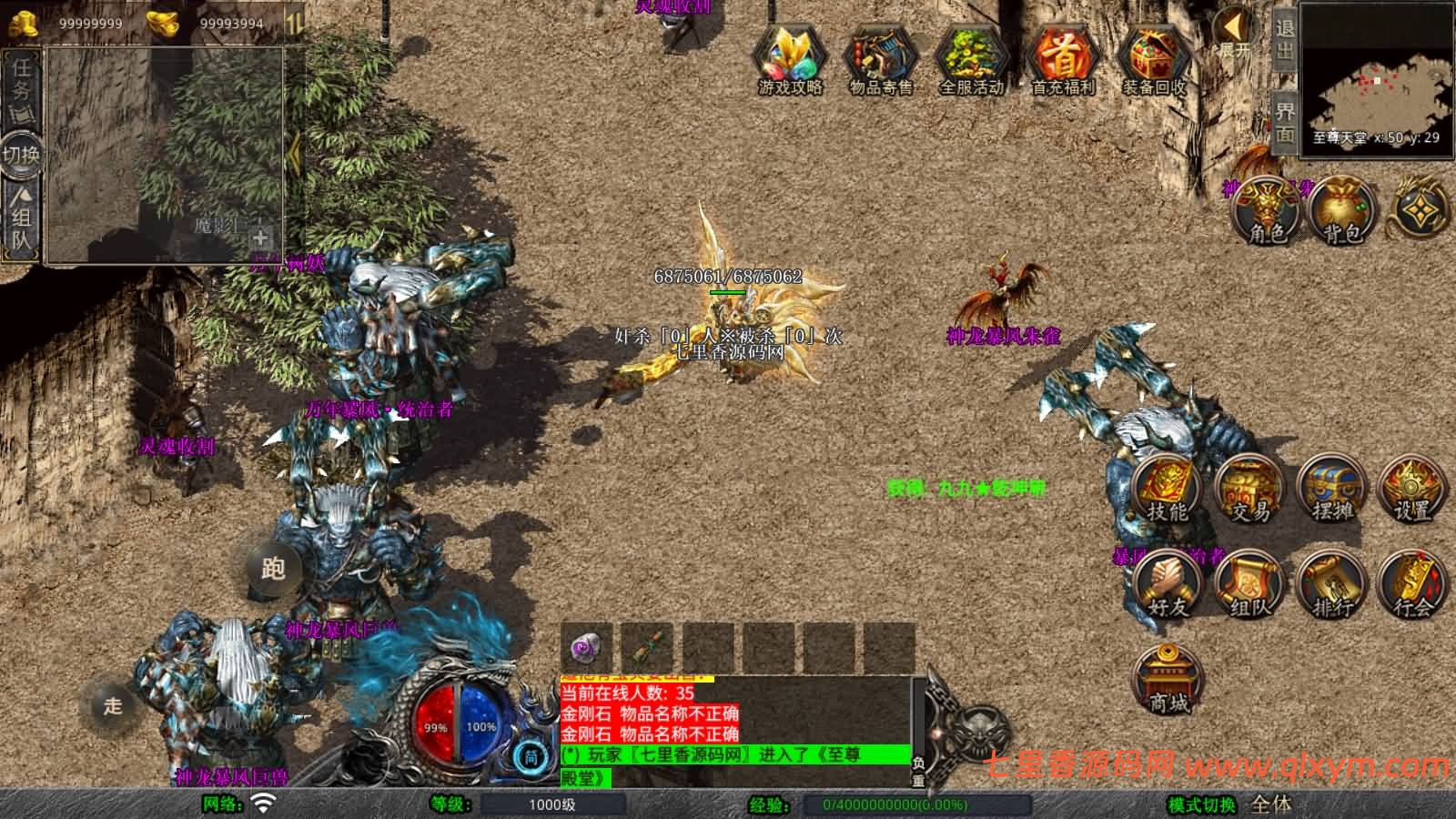Open the 物品寄售 consignment icon

point(880,59)
